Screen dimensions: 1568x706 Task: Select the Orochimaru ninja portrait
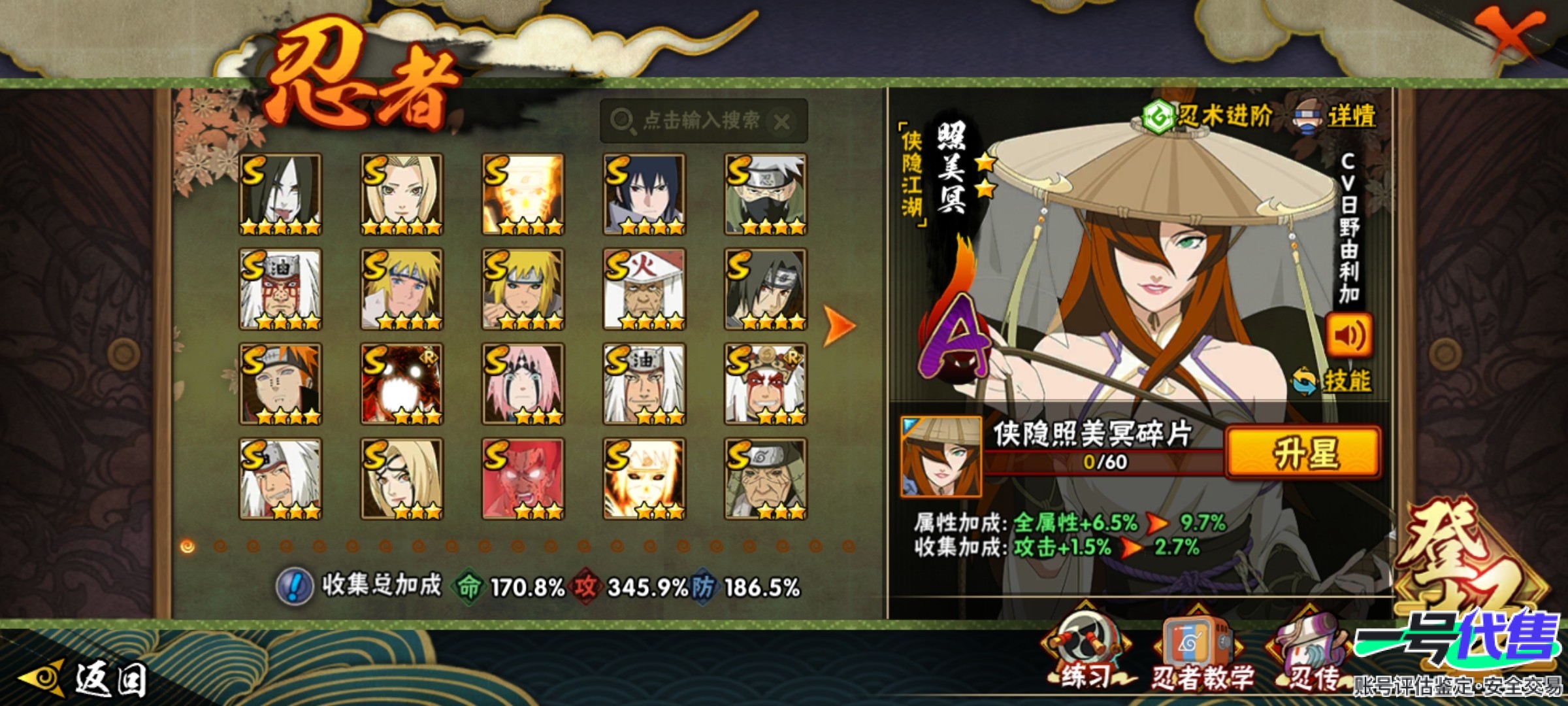click(x=280, y=194)
